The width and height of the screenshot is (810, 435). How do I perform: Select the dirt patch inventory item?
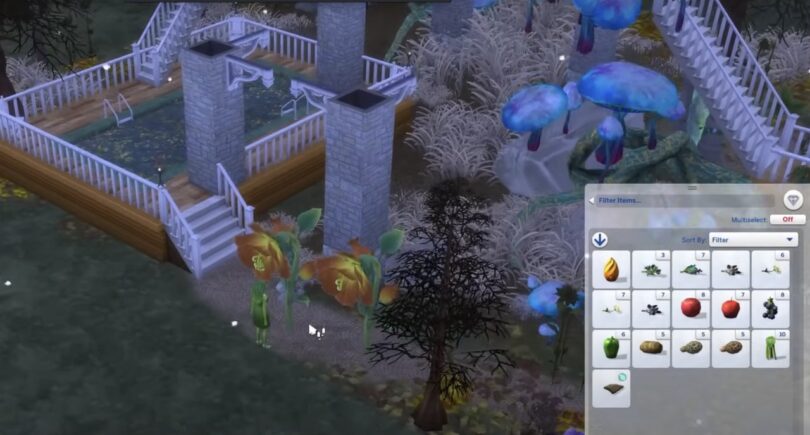coord(611,388)
